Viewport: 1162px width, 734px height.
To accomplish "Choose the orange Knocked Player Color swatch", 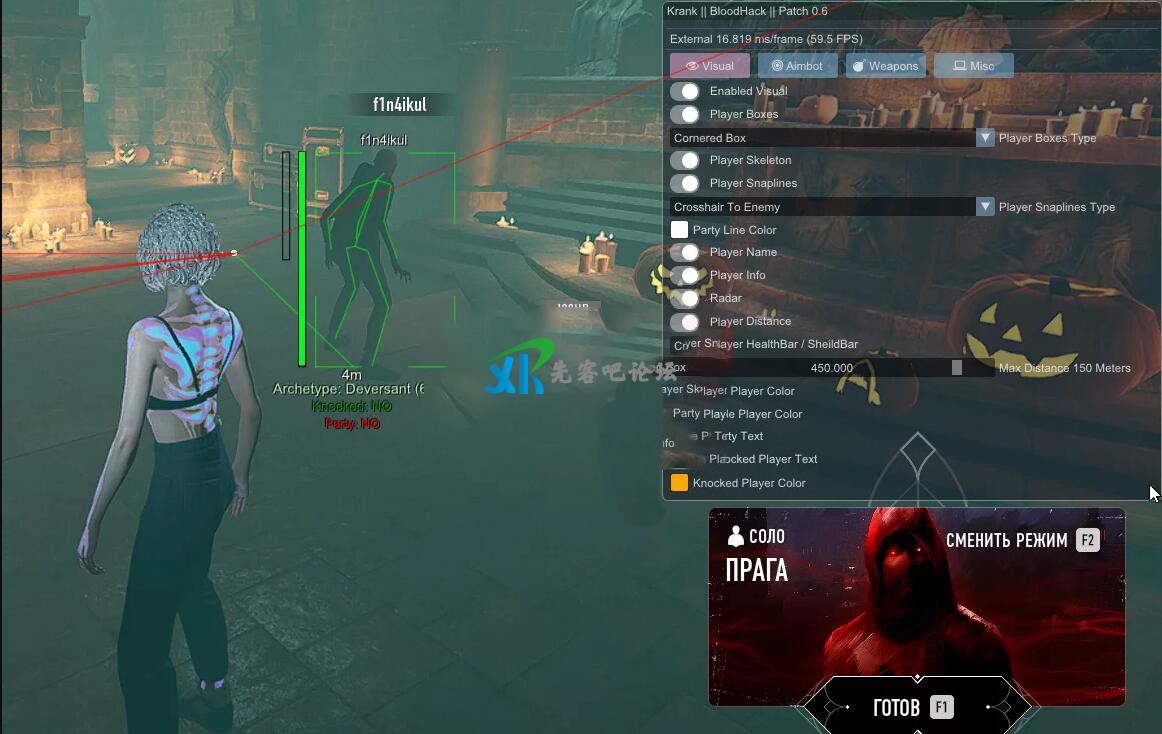I will tap(680, 483).
